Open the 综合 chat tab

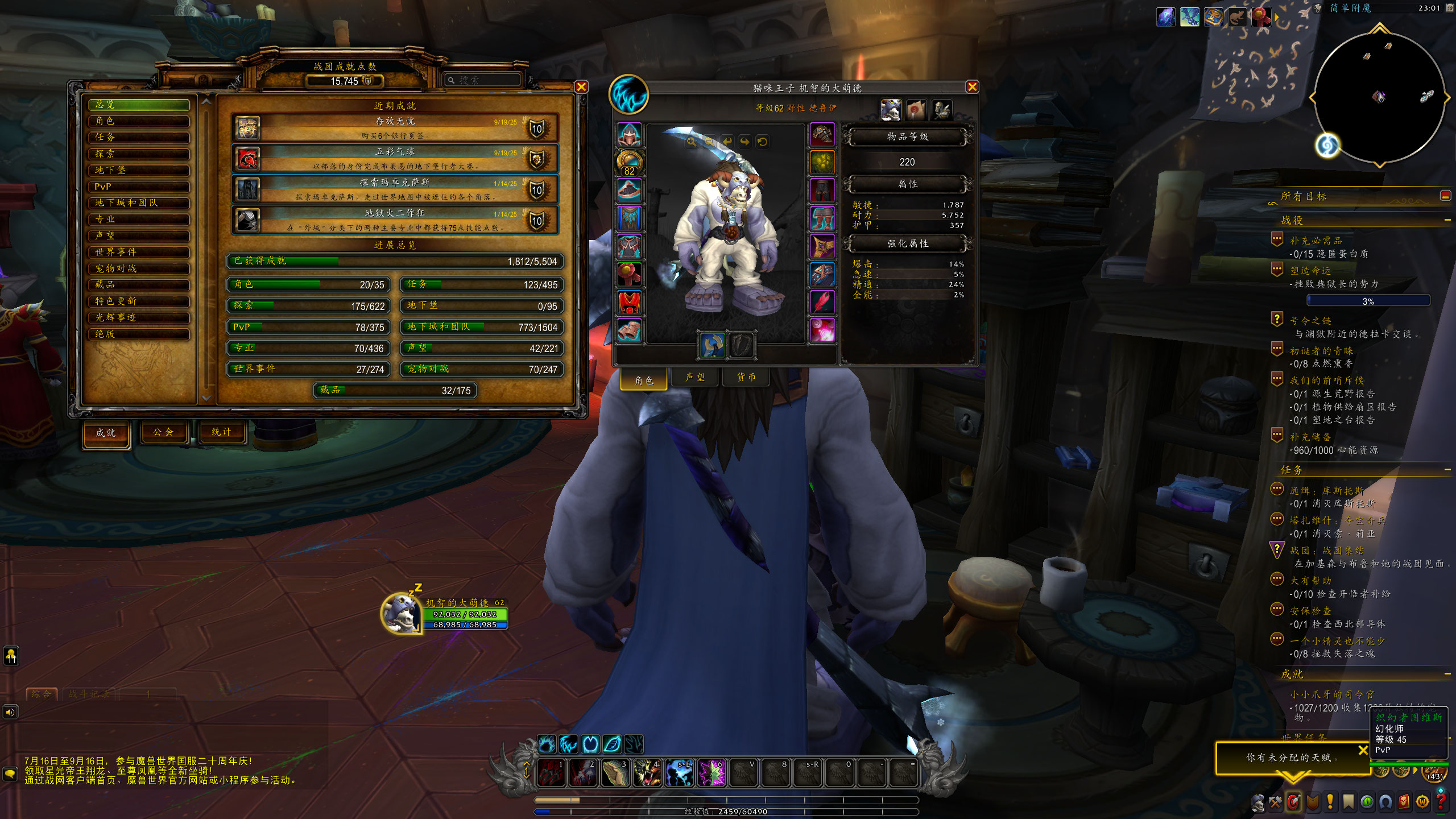click(42, 694)
